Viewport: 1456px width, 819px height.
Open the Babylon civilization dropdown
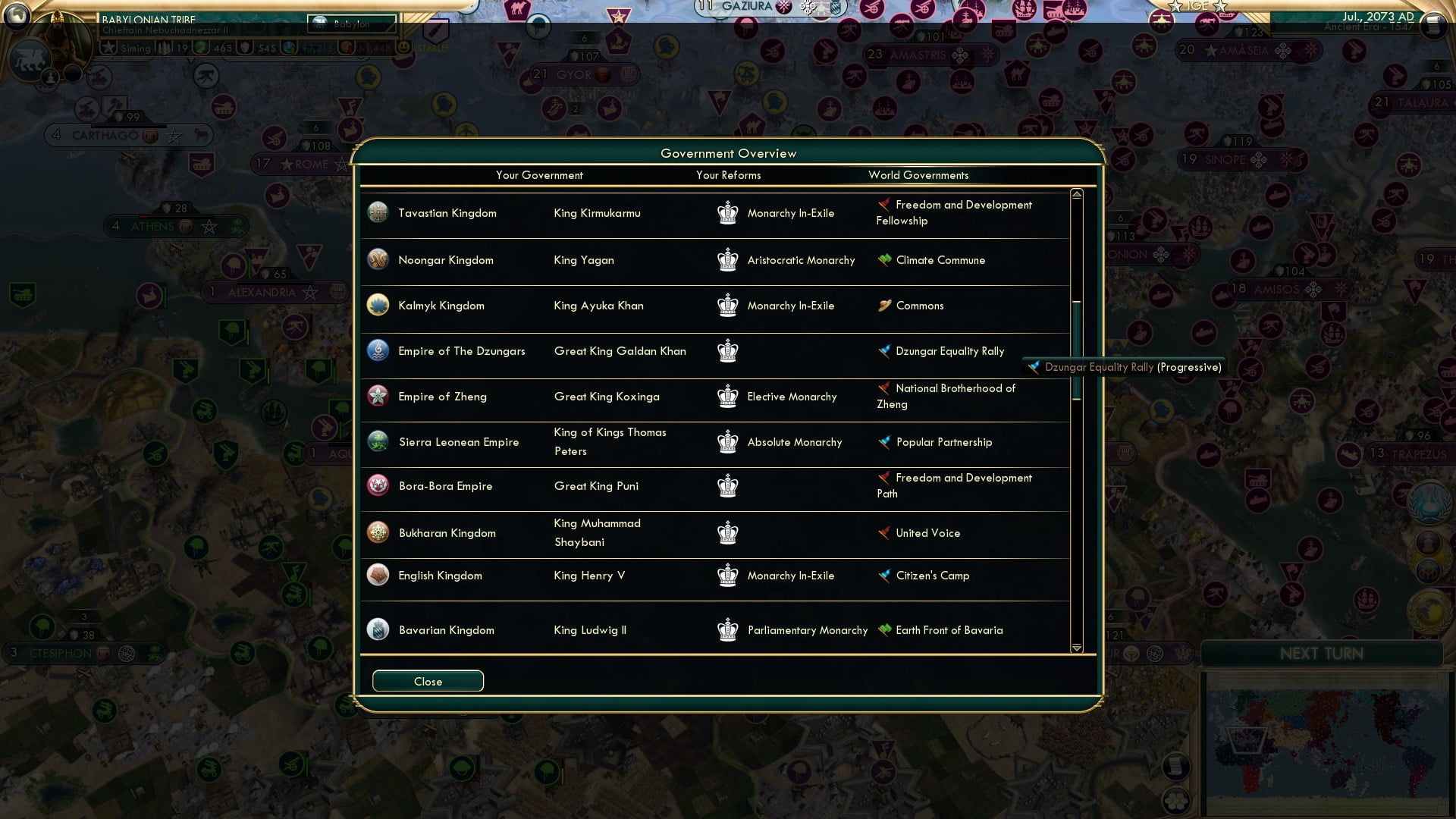coord(350,24)
